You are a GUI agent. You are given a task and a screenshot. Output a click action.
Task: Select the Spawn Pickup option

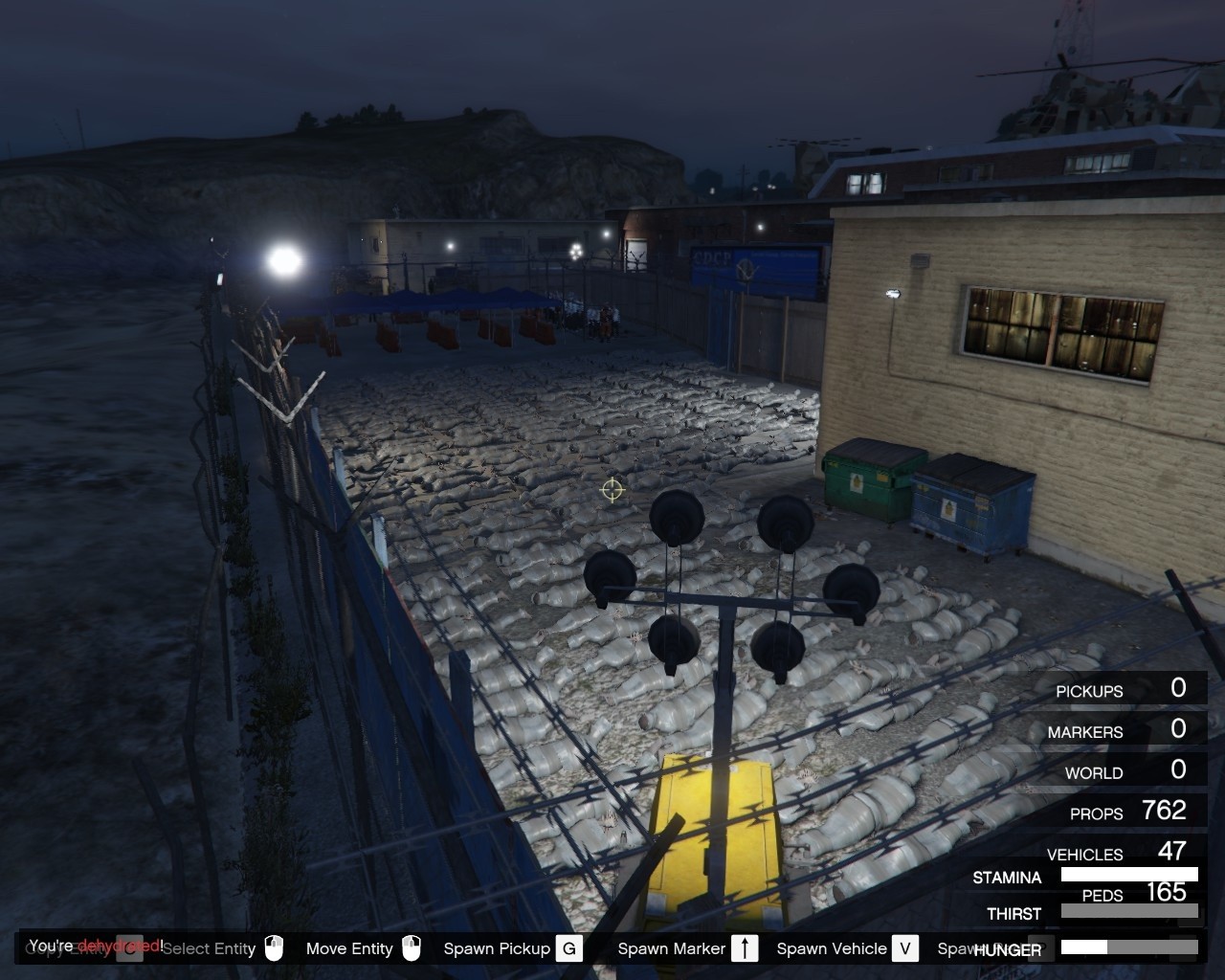496,948
